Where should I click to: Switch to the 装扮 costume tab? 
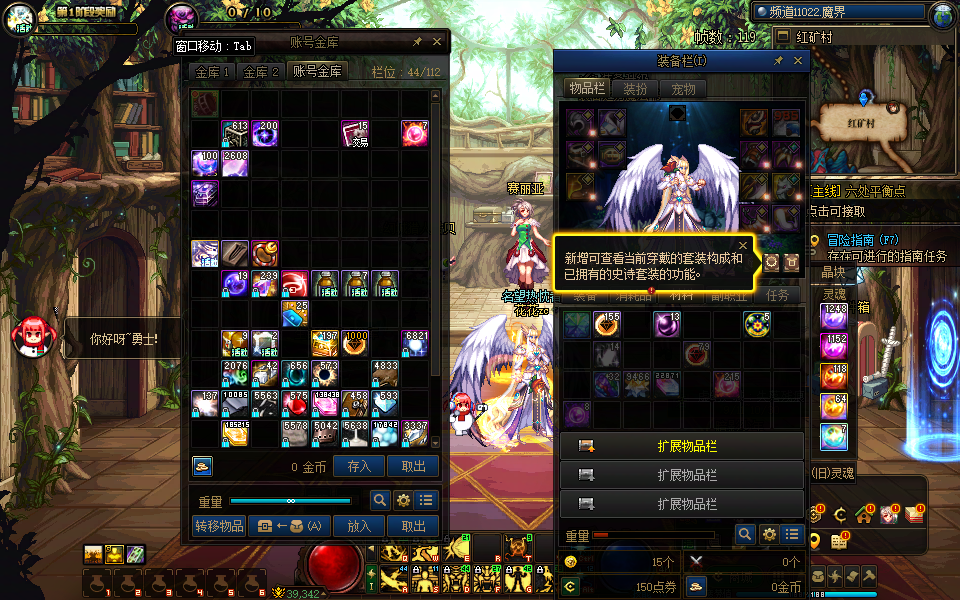[635, 89]
